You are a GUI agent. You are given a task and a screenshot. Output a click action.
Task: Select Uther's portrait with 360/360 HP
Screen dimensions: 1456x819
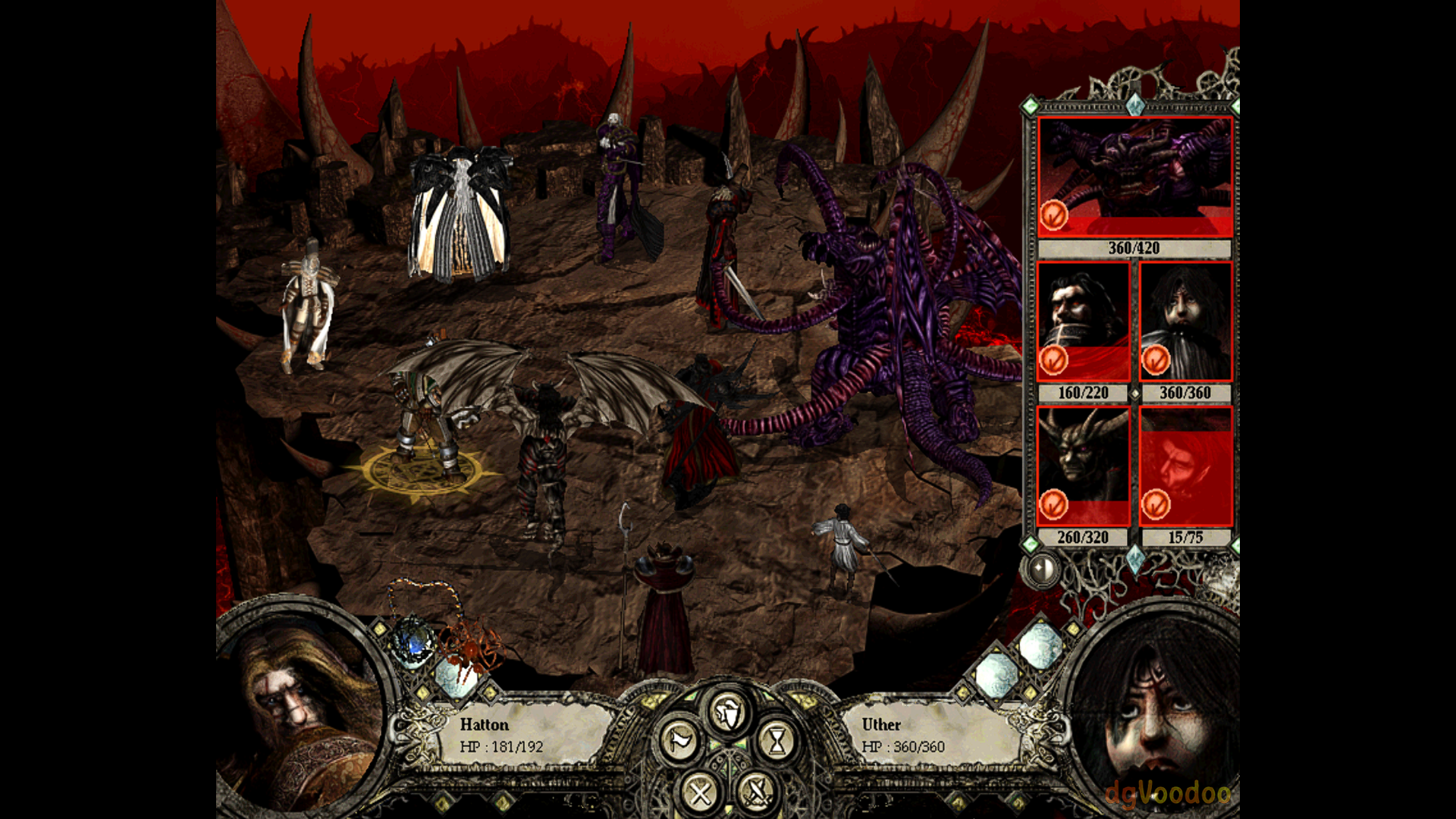click(x=1185, y=322)
